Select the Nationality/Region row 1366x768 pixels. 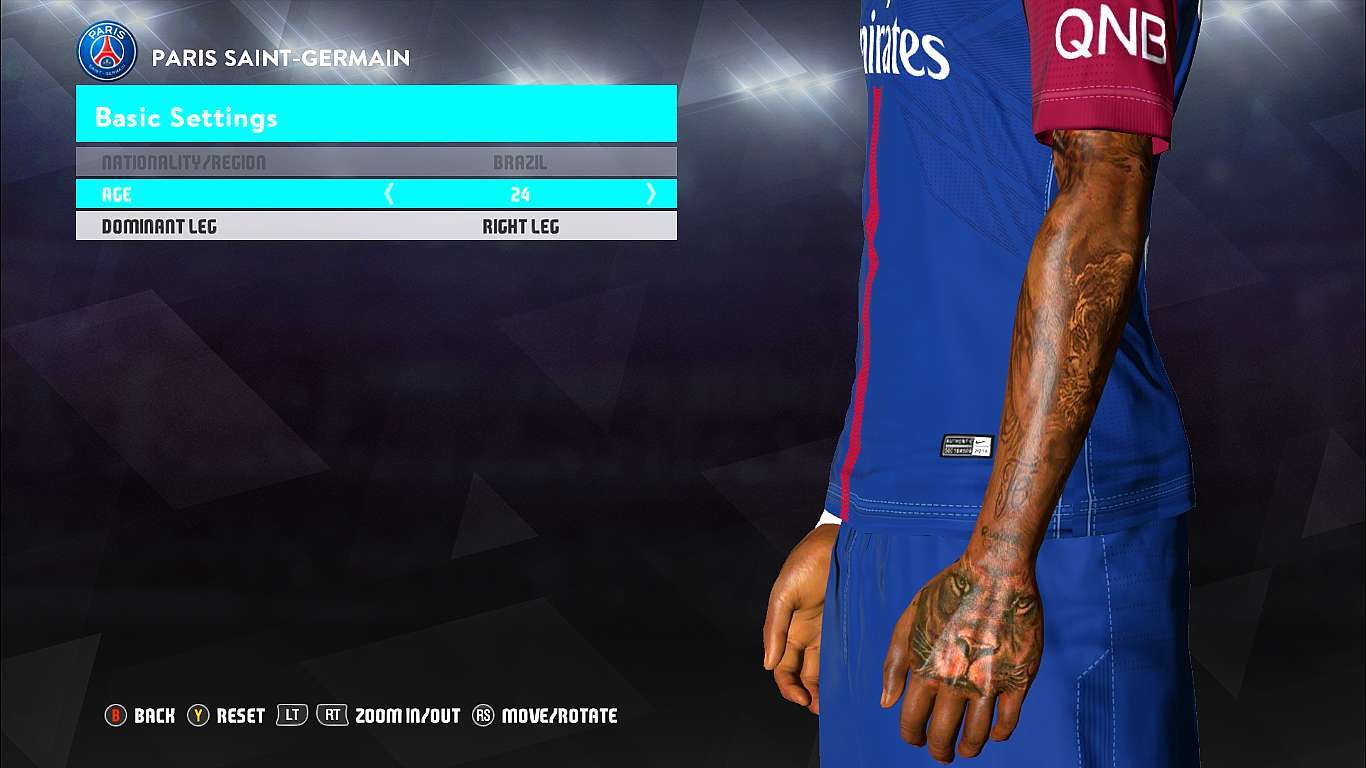pos(376,162)
